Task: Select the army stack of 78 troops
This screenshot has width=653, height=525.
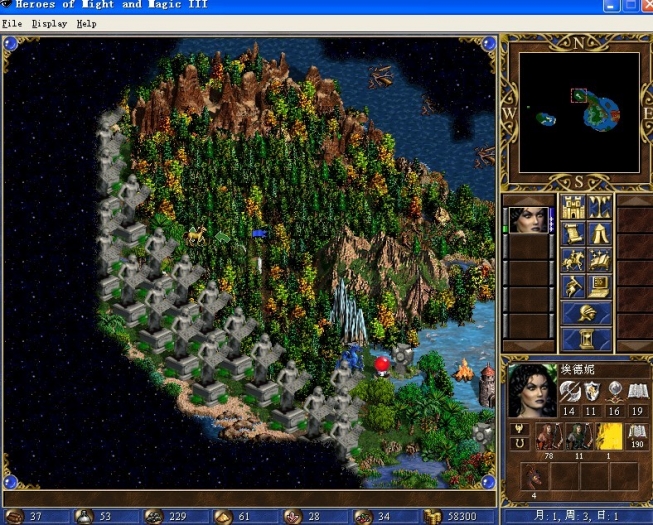Action: click(549, 437)
